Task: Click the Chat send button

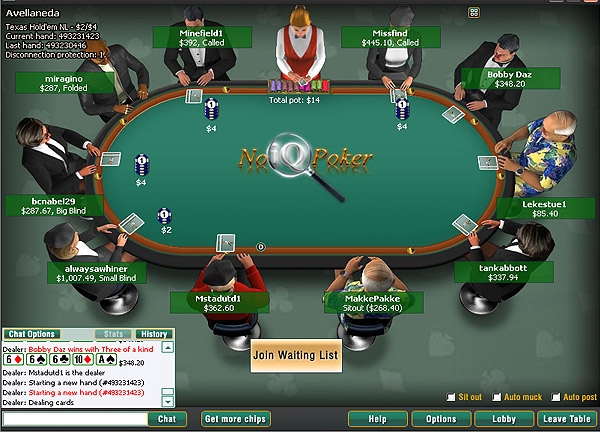Action: (x=167, y=419)
